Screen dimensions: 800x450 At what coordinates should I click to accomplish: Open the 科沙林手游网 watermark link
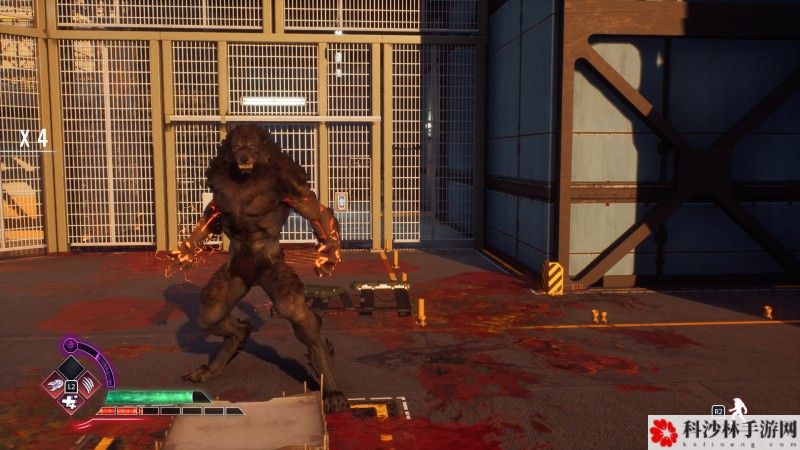click(x=724, y=432)
